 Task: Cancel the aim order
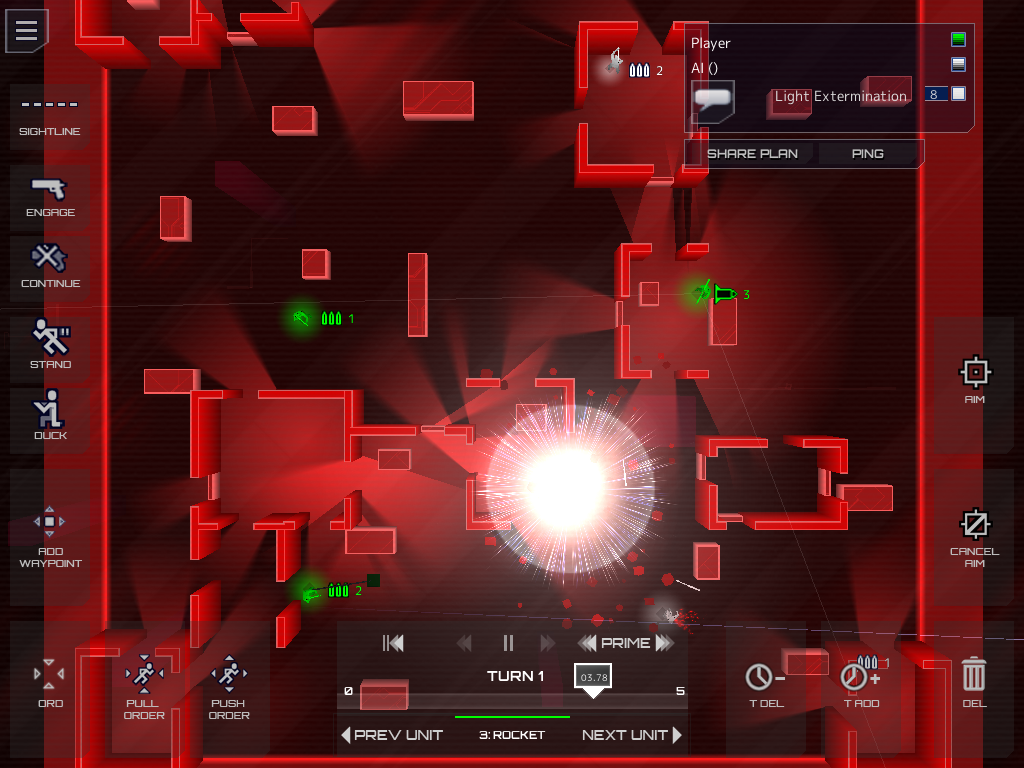974,535
